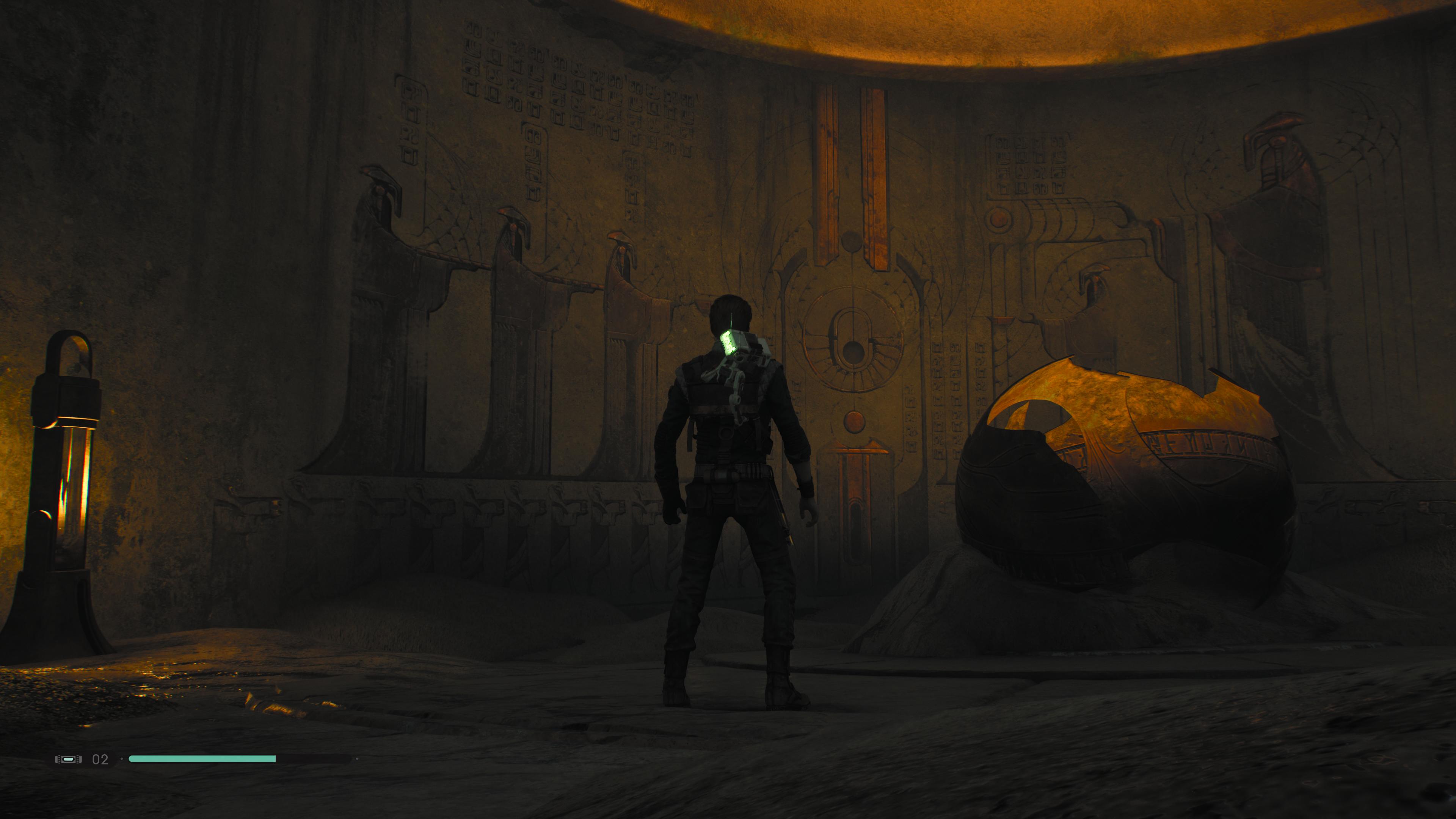Select the stim canister icon
Viewport: 1456px width, 819px height.
pos(68,759)
